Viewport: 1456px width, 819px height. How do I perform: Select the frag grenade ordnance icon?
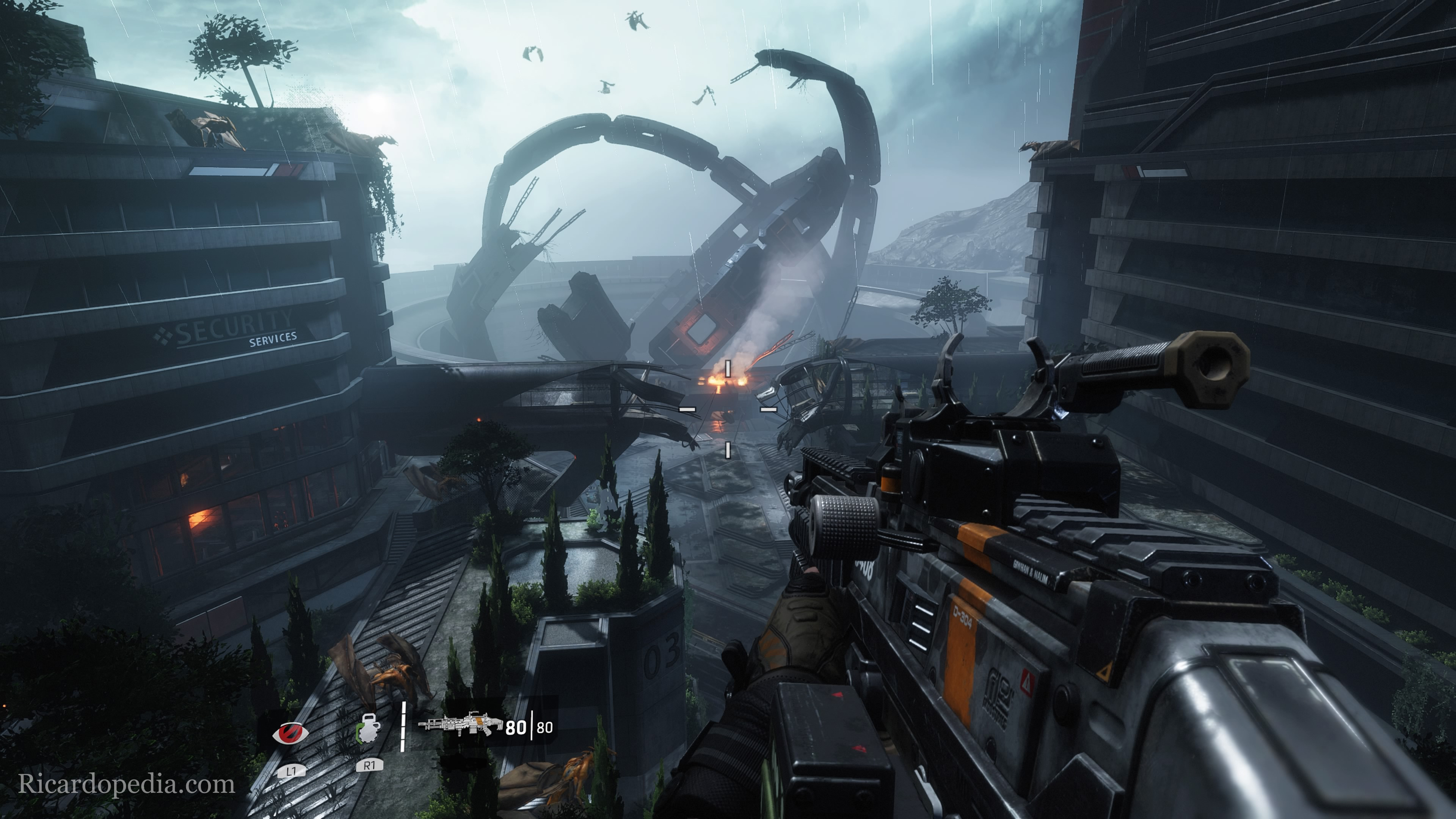click(x=369, y=728)
